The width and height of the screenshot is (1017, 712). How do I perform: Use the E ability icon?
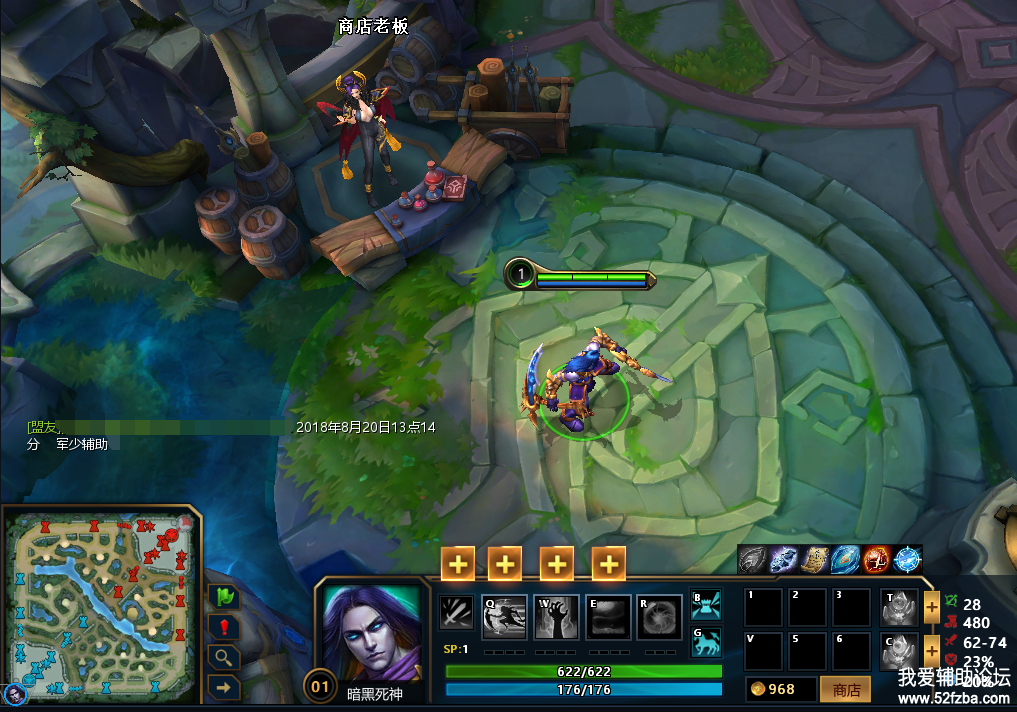point(608,617)
